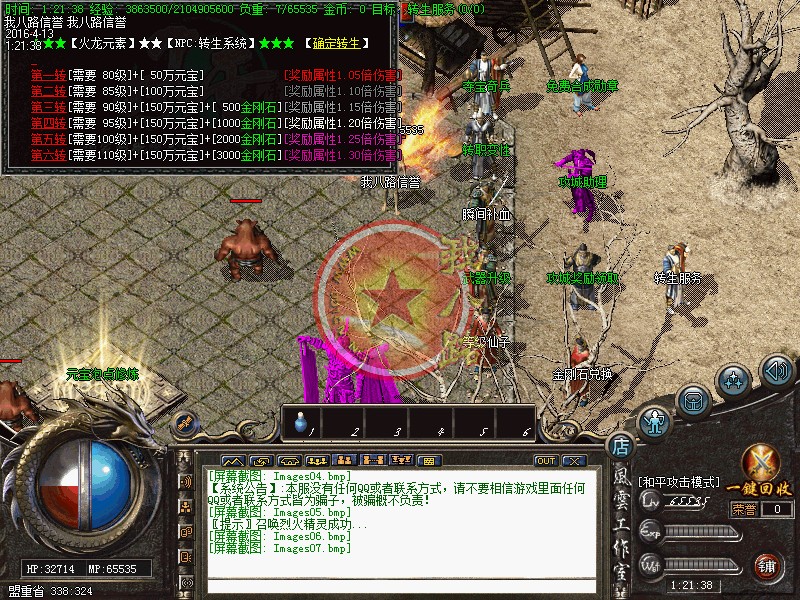This screenshot has width=800, height=600.
Task: Choose the 第四转 rebirth option
Action: pos(48,123)
